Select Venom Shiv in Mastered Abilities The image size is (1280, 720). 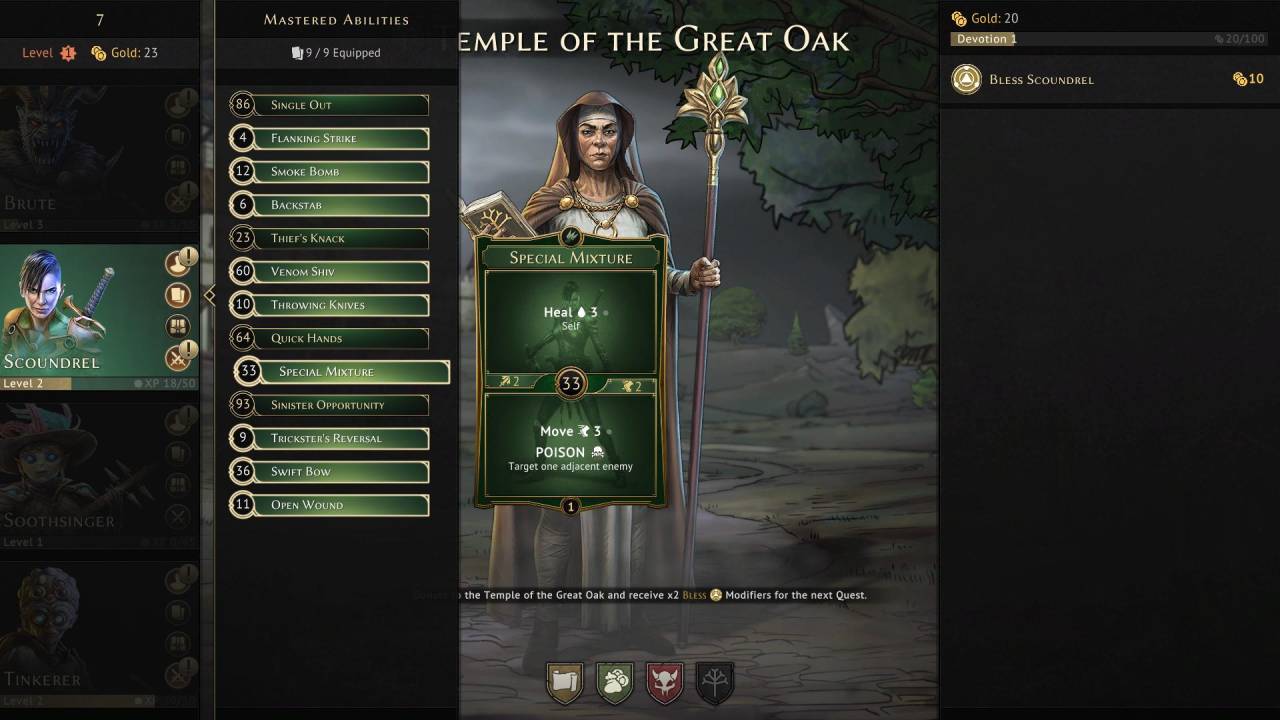pos(330,272)
